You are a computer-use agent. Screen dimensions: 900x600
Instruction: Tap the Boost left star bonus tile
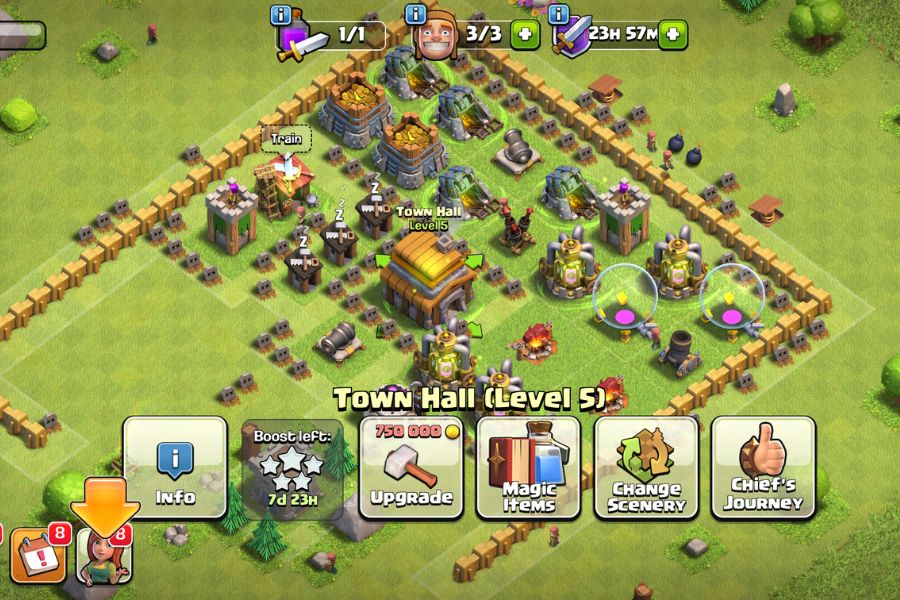(x=293, y=468)
